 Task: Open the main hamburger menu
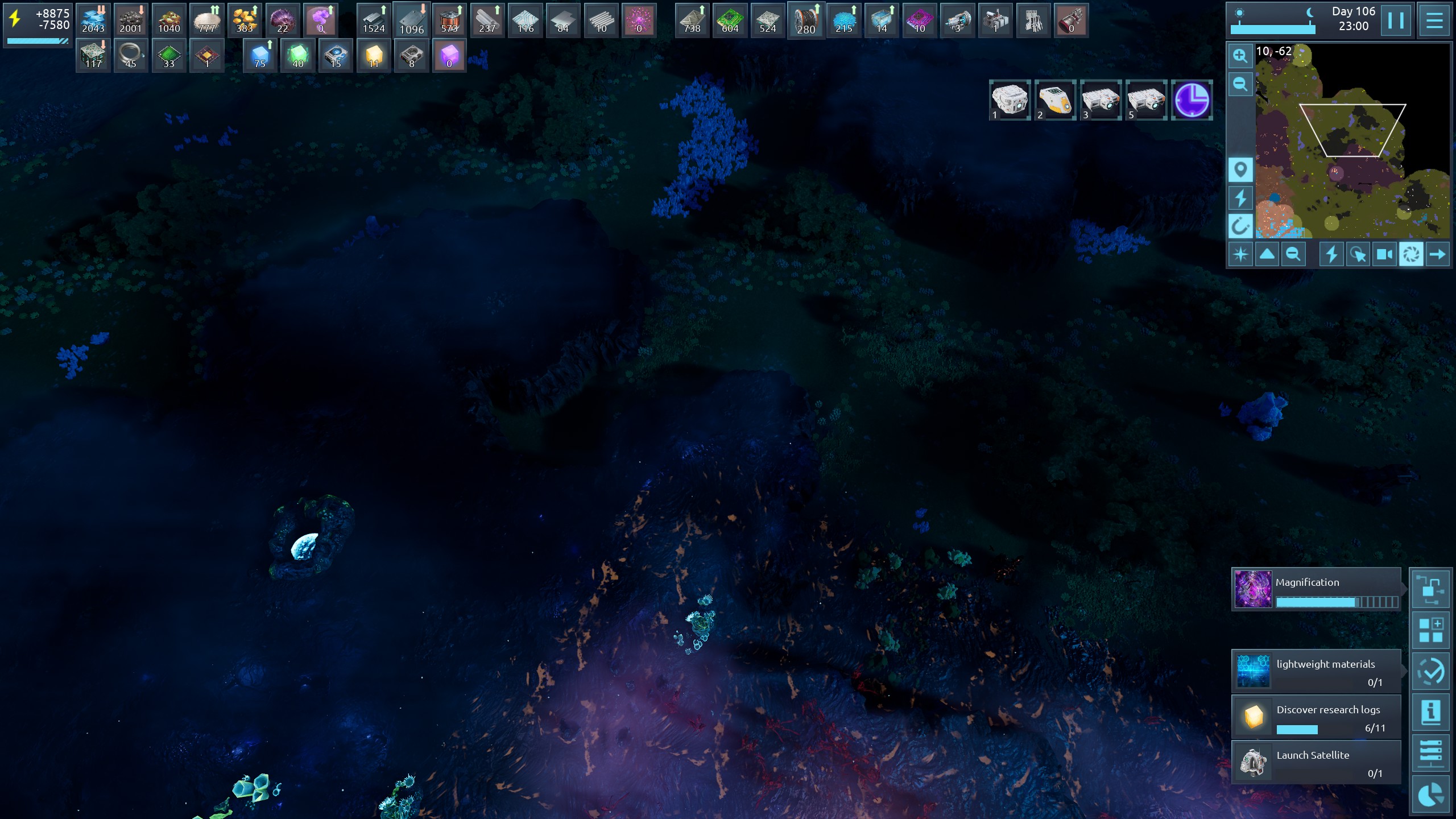coord(1434,20)
